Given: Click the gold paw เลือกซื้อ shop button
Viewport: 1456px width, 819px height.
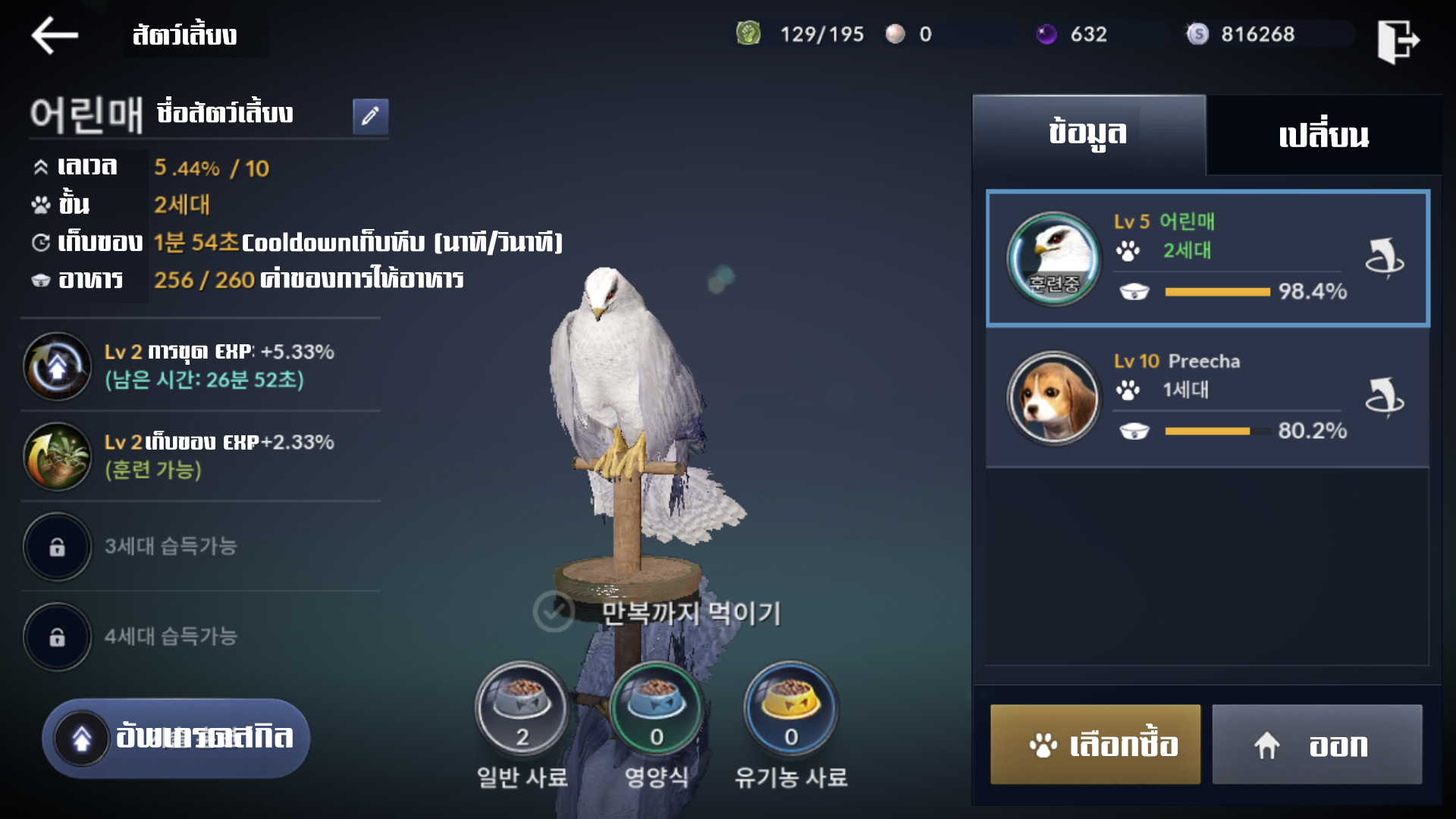Looking at the screenshot, I should [x=1095, y=744].
